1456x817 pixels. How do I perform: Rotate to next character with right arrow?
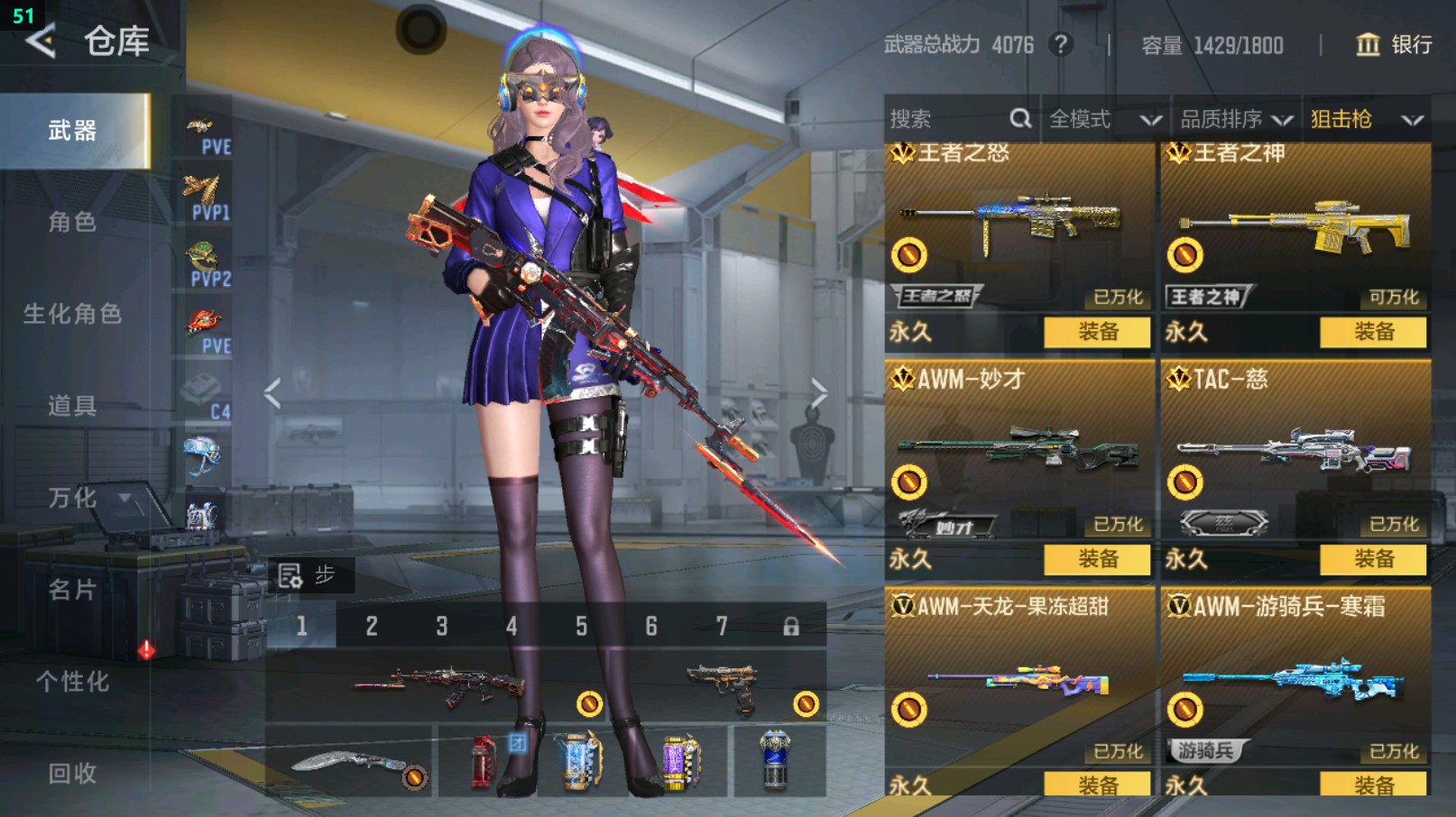click(818, 393)
